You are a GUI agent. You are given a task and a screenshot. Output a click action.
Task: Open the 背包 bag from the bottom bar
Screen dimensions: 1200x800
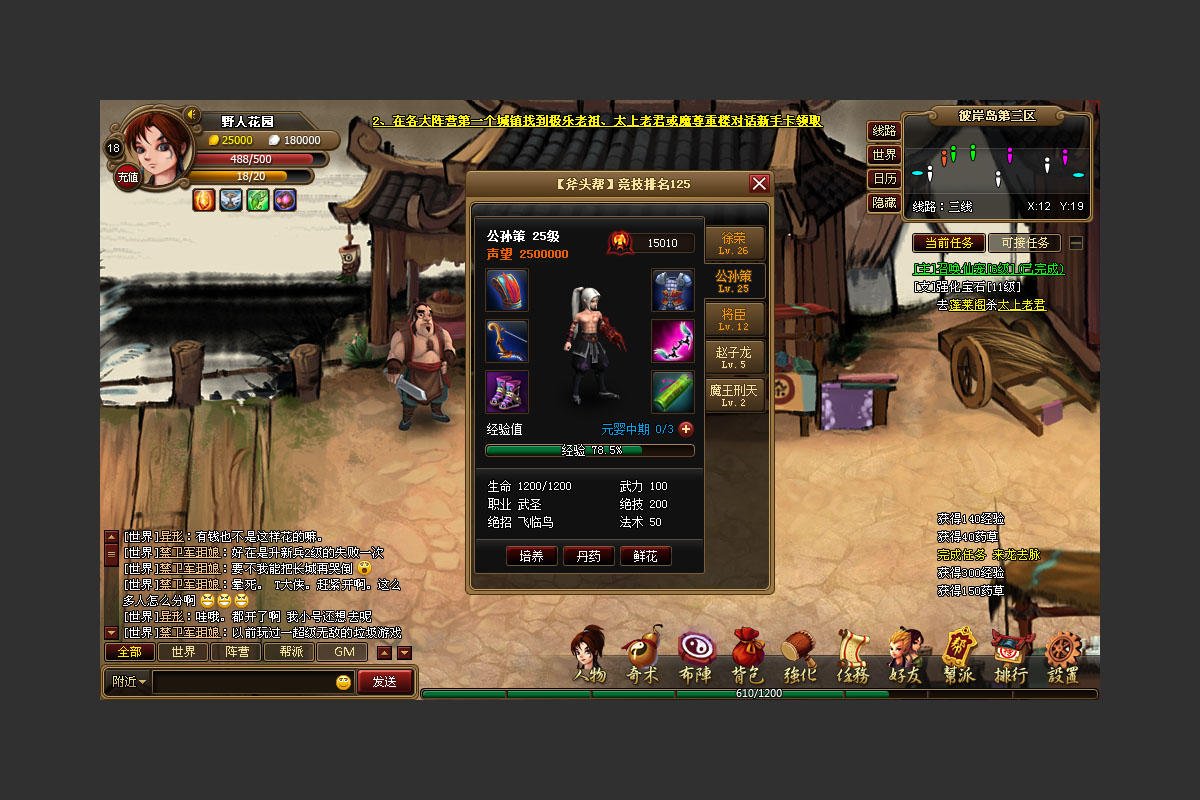point(747,656)
